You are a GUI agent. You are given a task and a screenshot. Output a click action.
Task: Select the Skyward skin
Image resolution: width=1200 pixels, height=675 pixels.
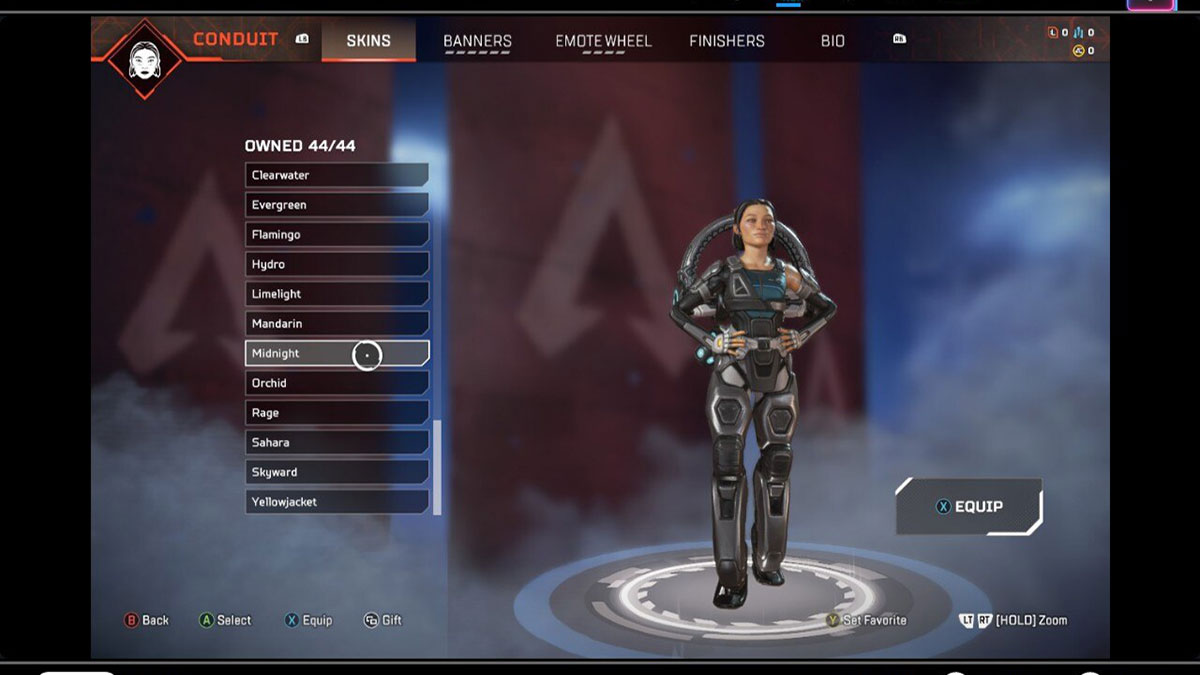point(336,472)
